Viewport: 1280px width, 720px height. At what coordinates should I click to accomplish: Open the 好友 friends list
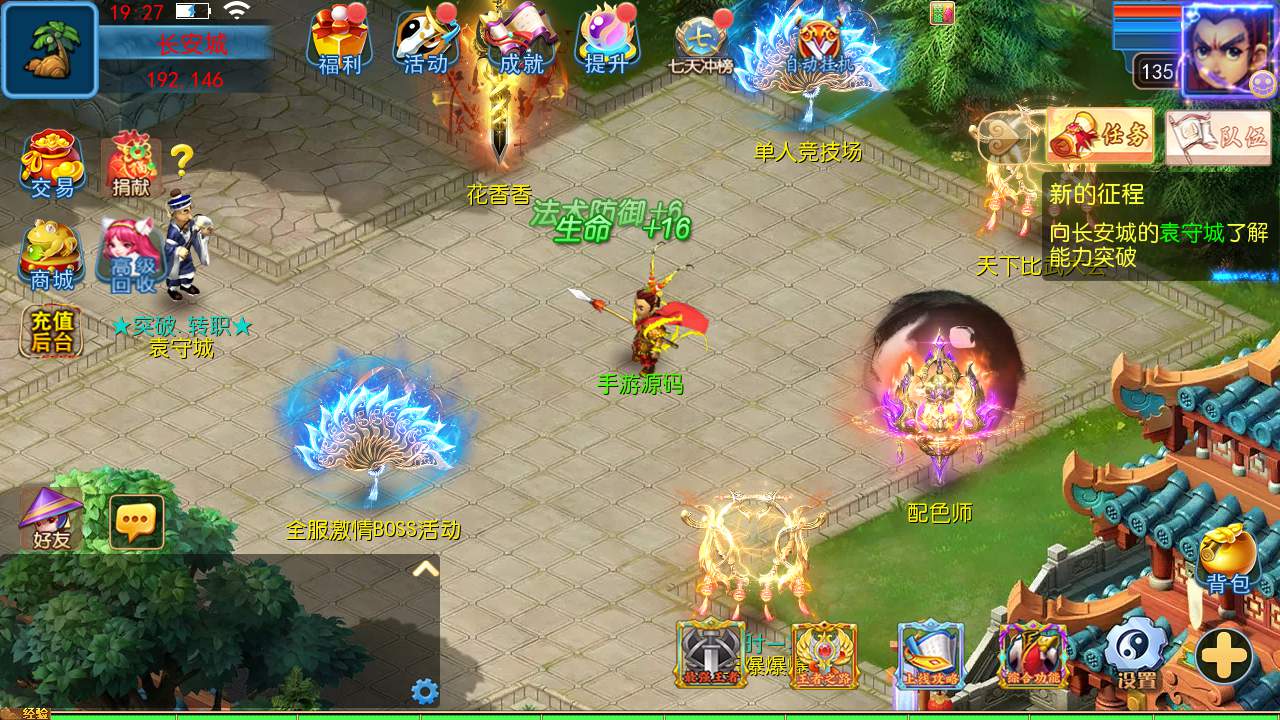click(x=52, y=520)
